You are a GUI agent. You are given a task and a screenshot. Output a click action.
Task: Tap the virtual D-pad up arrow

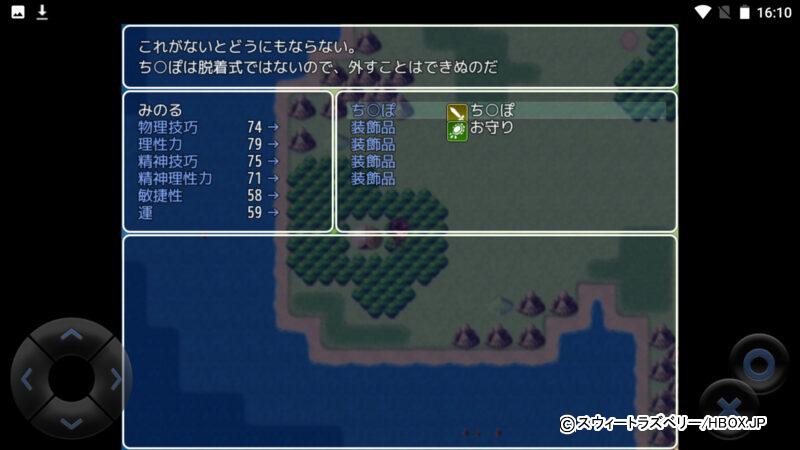71,335
